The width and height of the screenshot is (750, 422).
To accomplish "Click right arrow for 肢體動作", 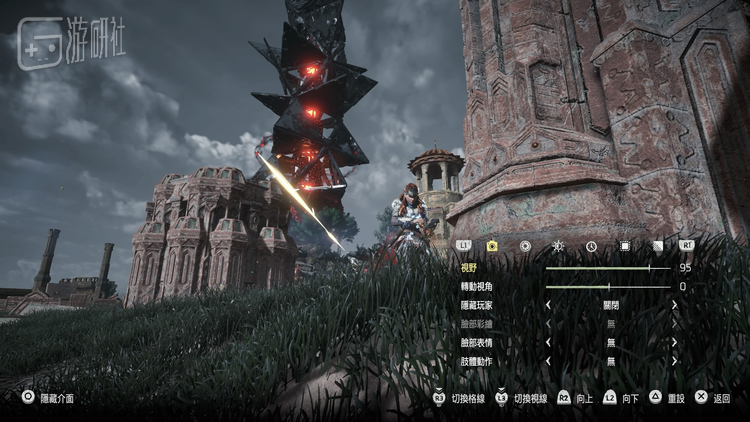I will point(674,360).
